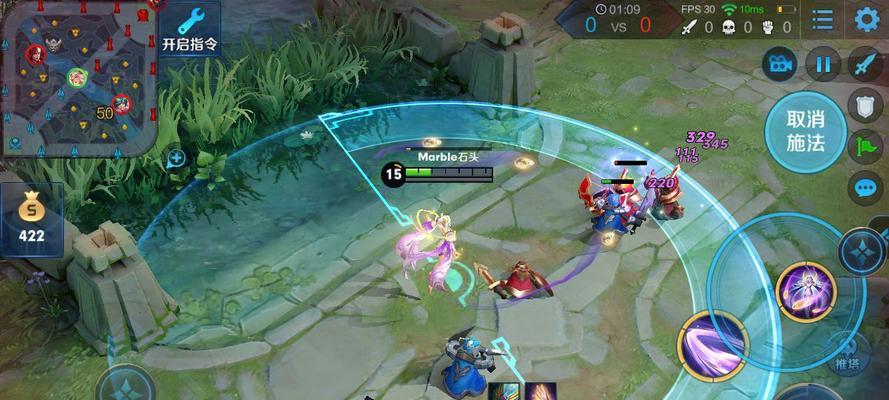Cancel the cast with 取消施法

click(805, 133)
